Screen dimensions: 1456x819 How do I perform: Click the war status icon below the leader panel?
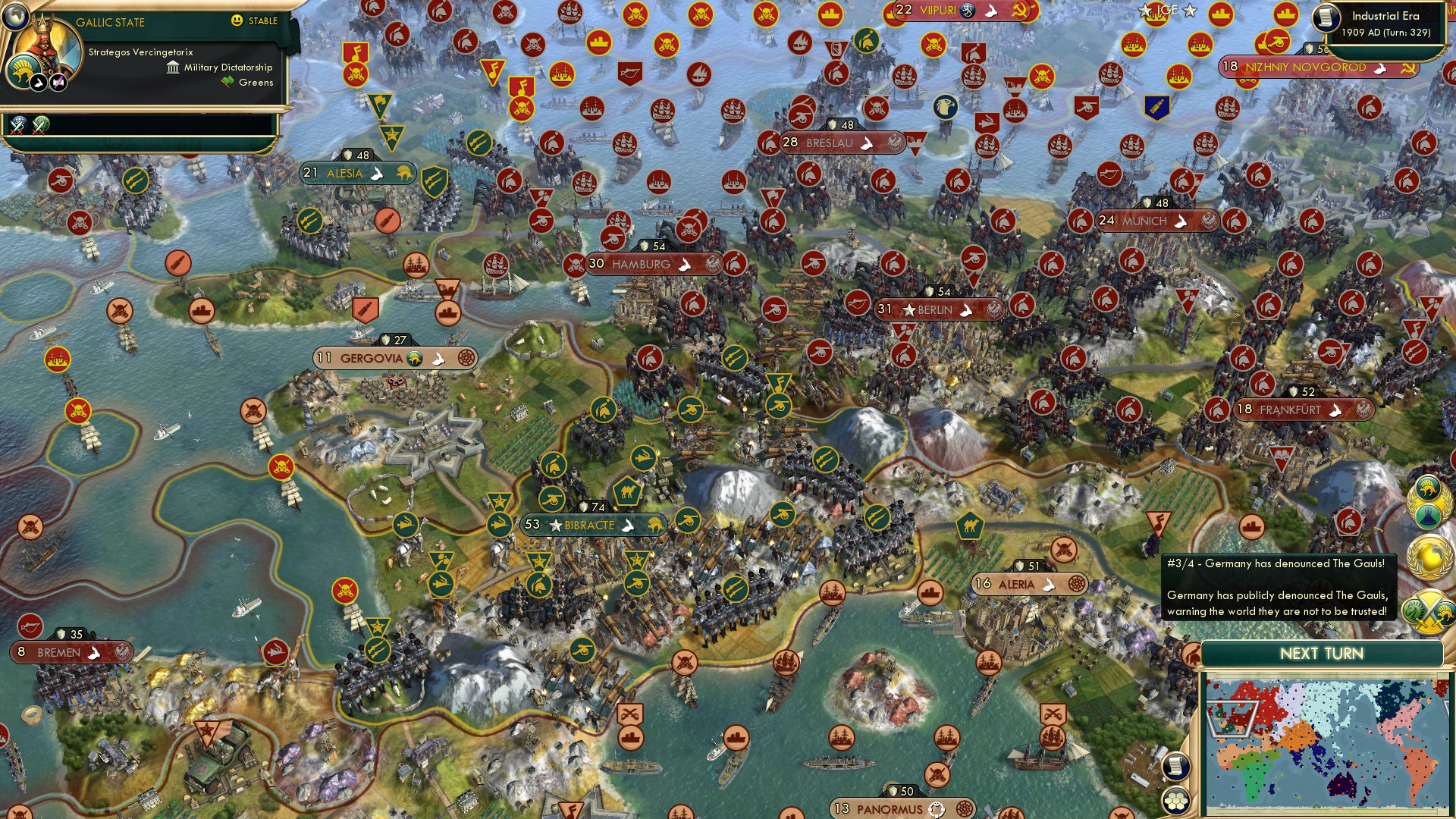[x=18, y=124]
